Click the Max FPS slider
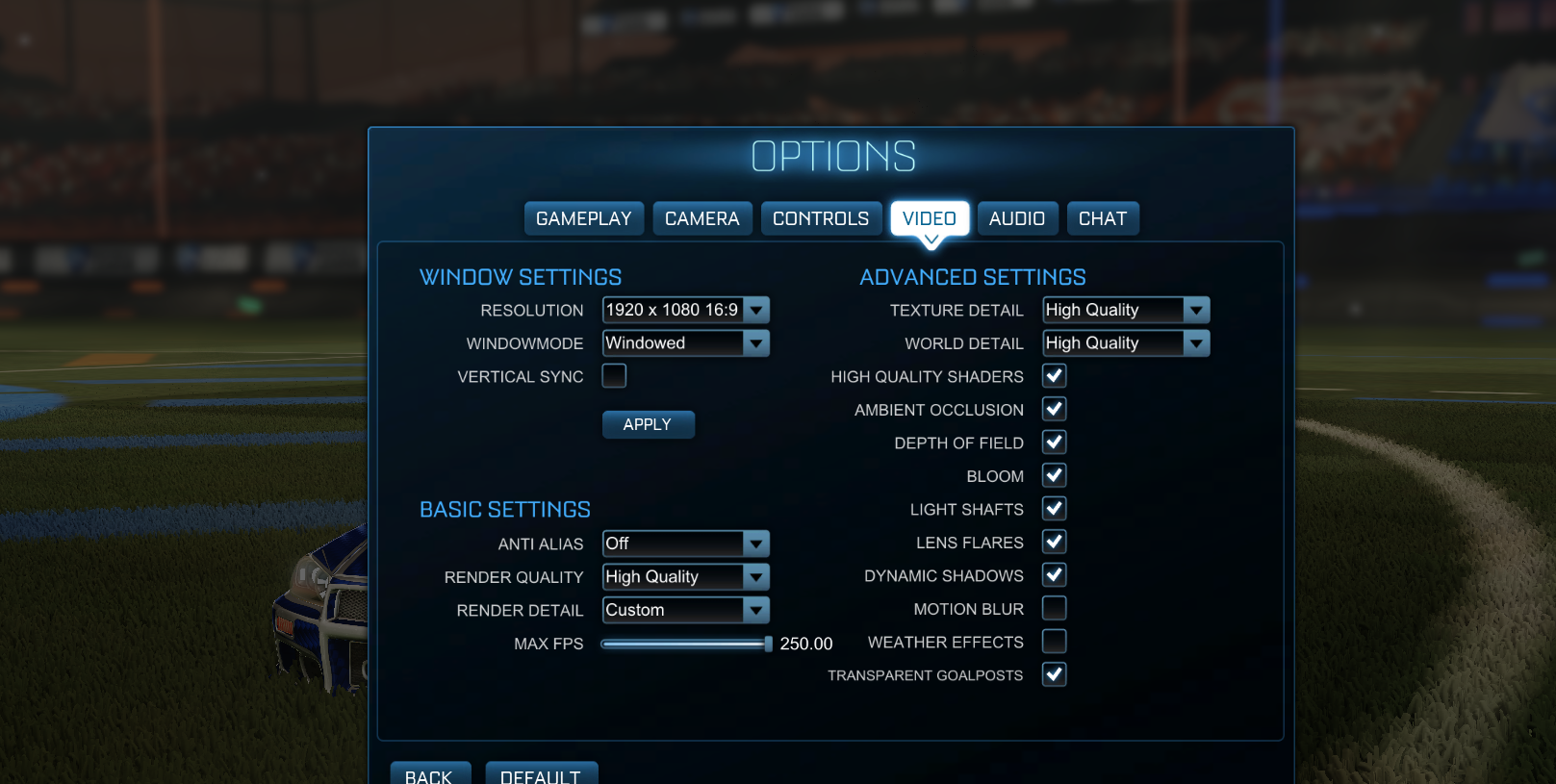 [x=685, y=644]
